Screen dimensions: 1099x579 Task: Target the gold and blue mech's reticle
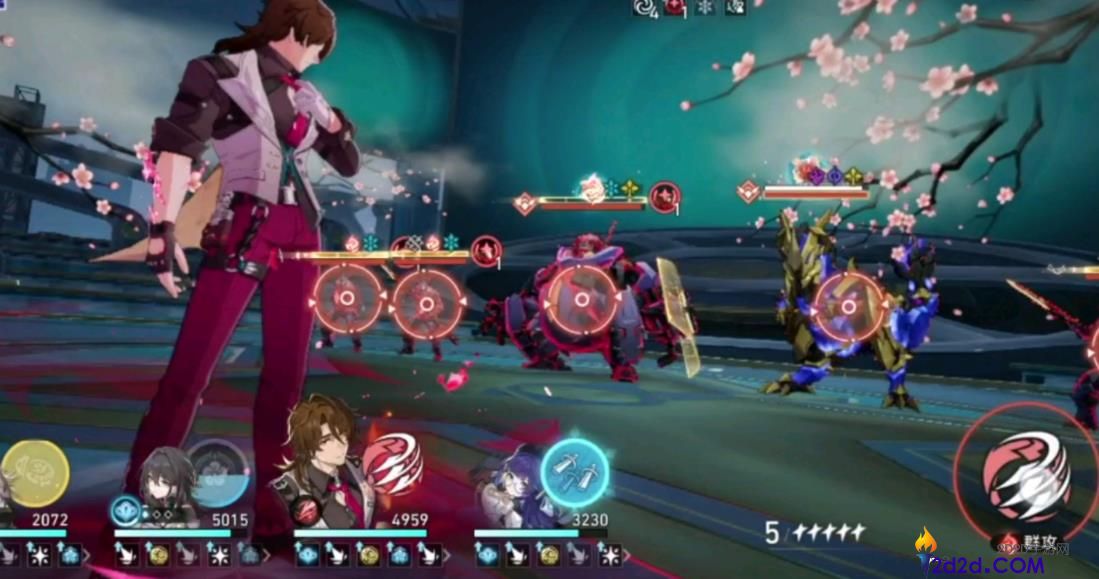(848, 305)
